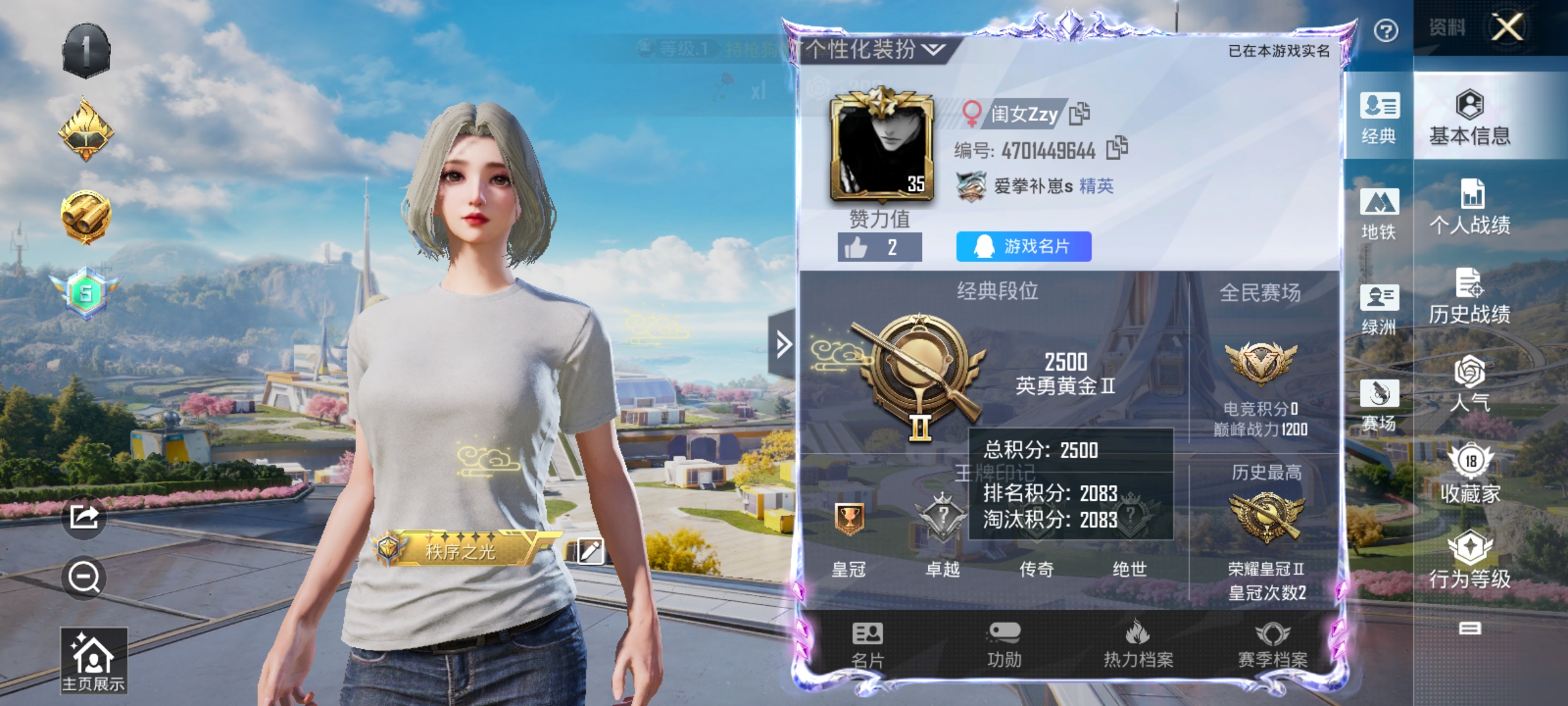Screen dimensions: 1568x706
Task: Open the 收藏家 collector page
Action: [1470, 474]
